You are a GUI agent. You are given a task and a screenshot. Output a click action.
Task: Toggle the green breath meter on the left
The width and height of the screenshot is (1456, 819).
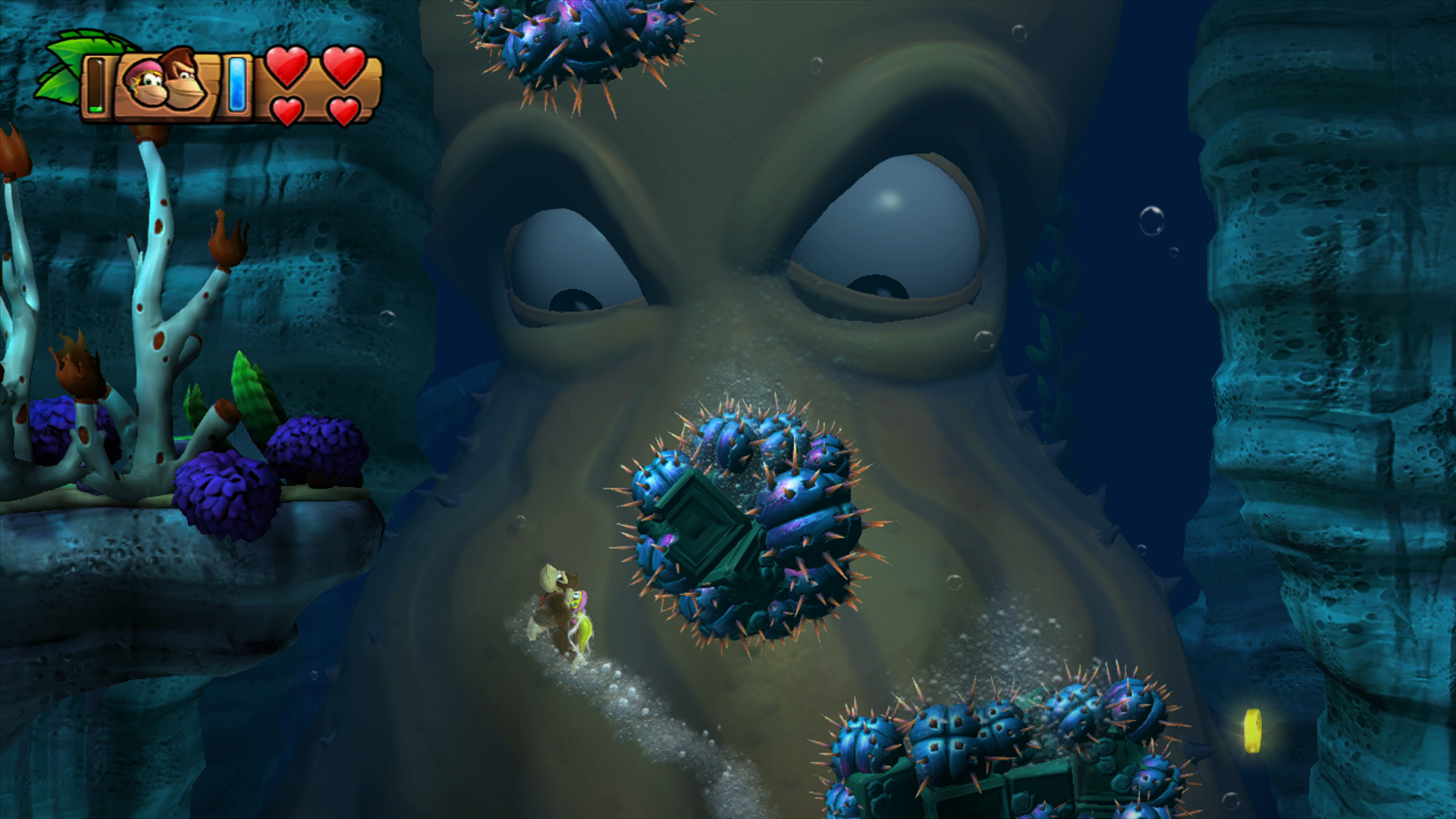point(96,85)
